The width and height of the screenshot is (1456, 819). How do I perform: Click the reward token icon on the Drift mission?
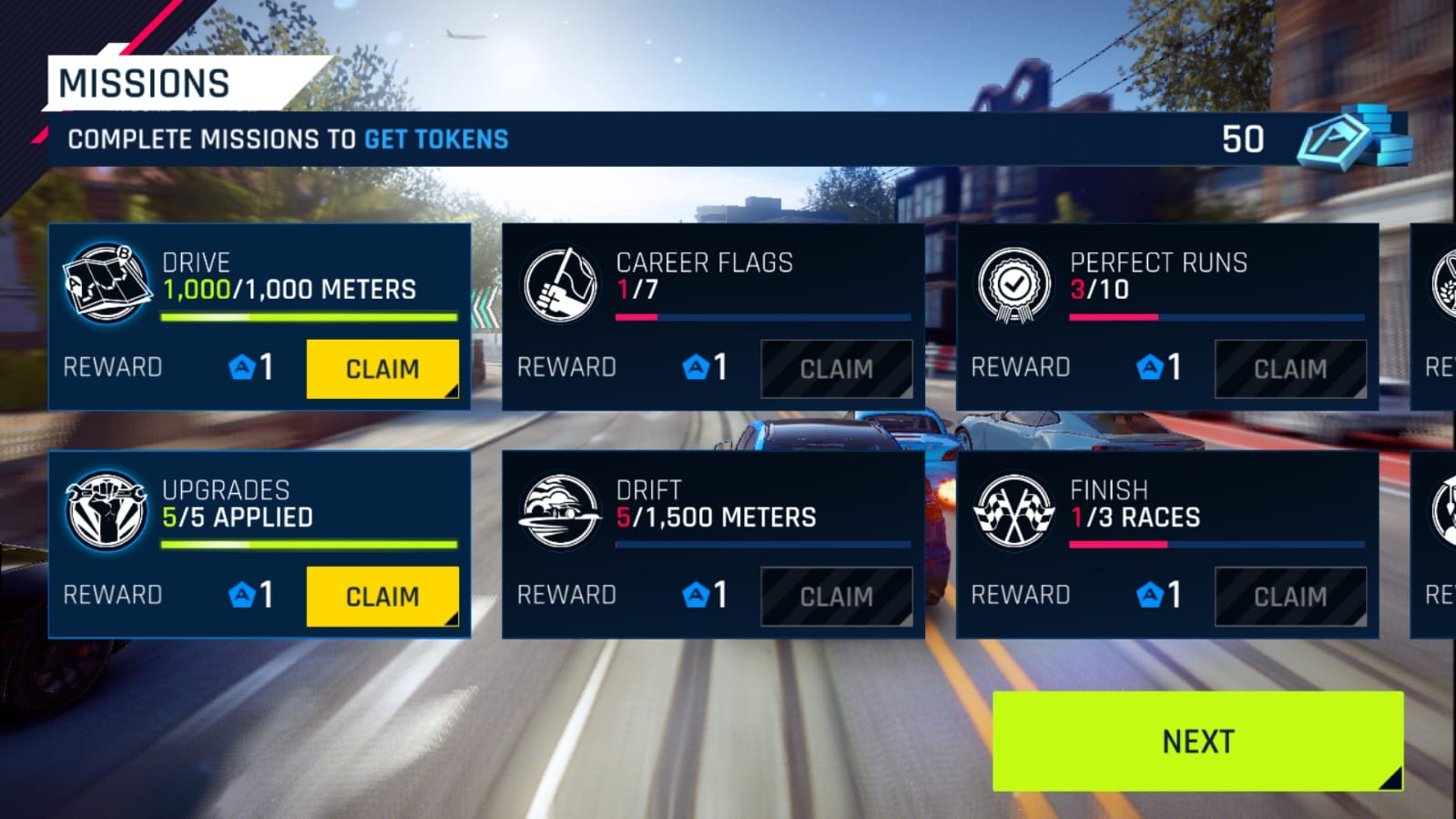(x=697, y=595)
